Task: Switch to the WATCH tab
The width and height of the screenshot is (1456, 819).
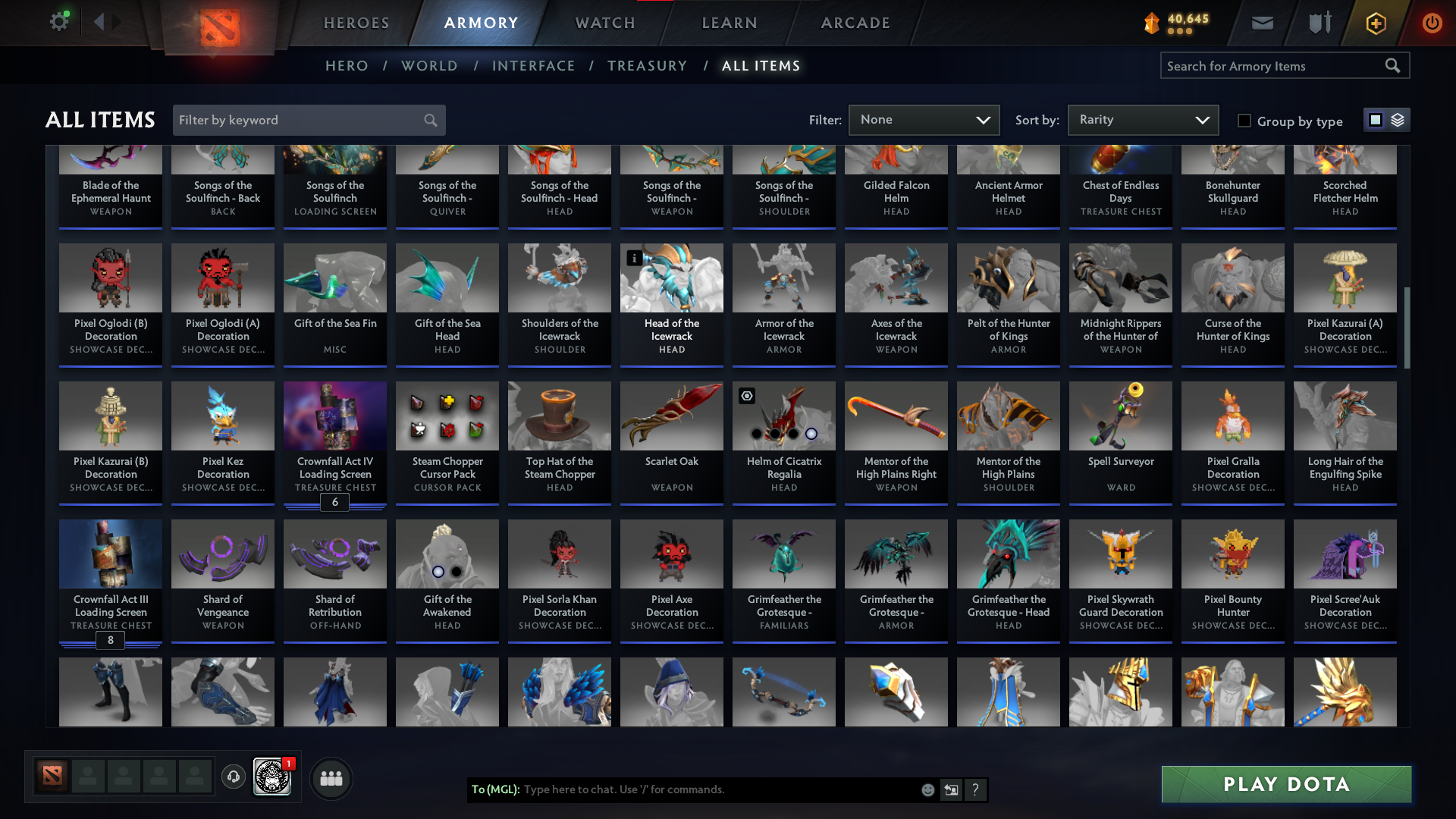Action: 604,23
